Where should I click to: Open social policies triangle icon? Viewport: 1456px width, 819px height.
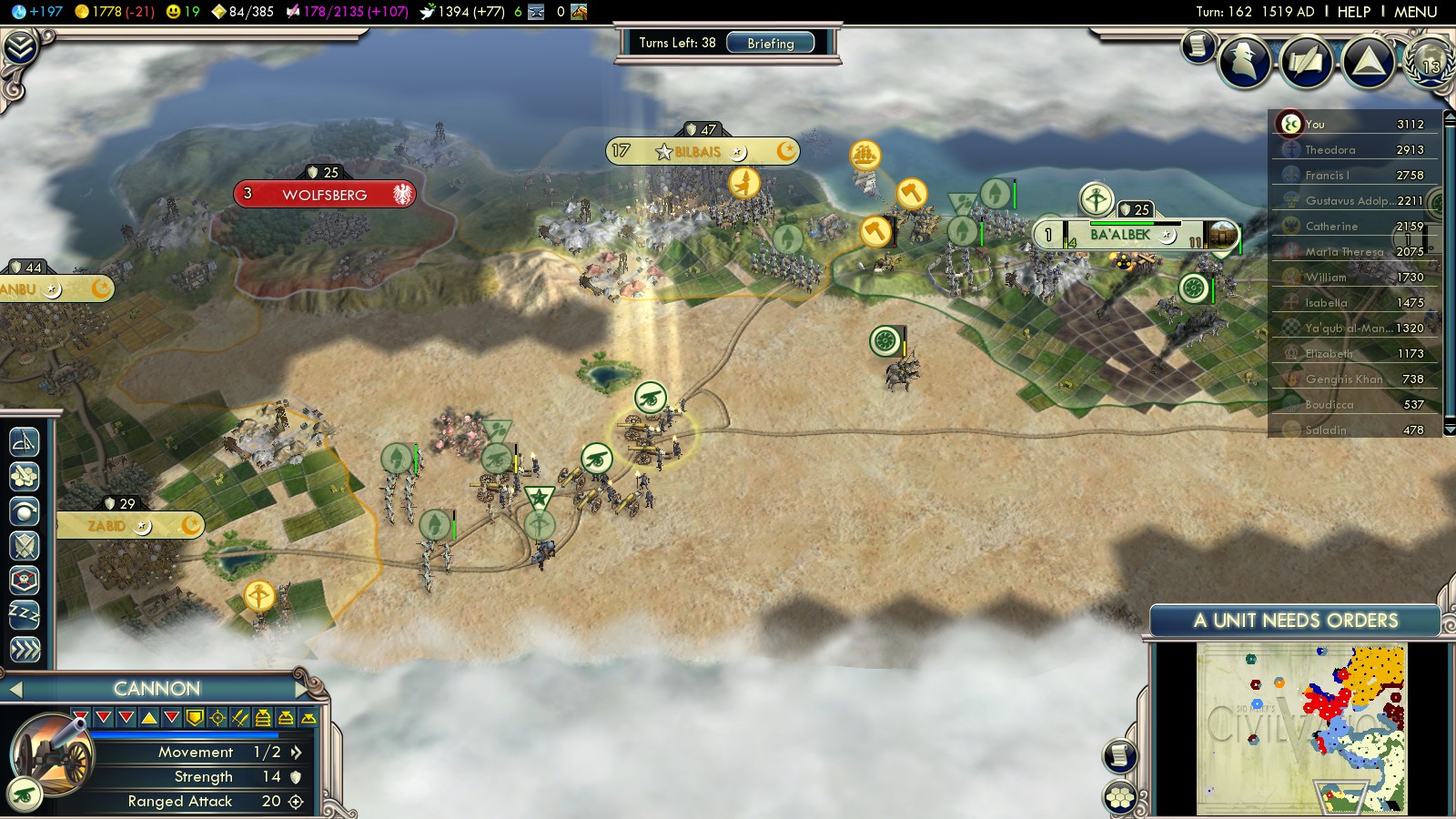1368,62
